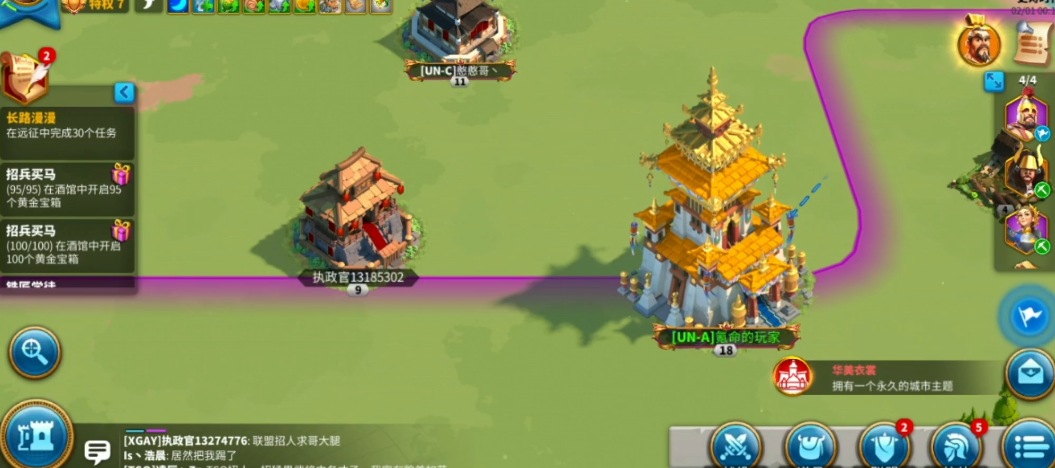Select the red-plumed helmet commander march
This screenshot has width=1055, height=468.
tap(1024, 116)
